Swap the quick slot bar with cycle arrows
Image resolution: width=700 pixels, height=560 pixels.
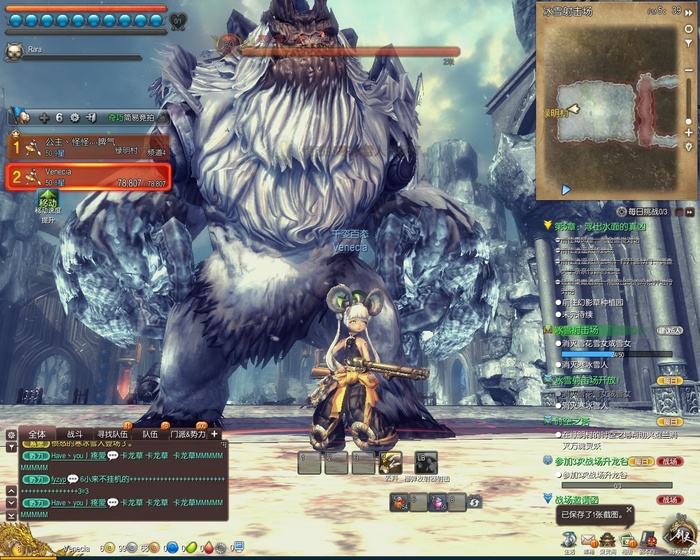(476, 500)
